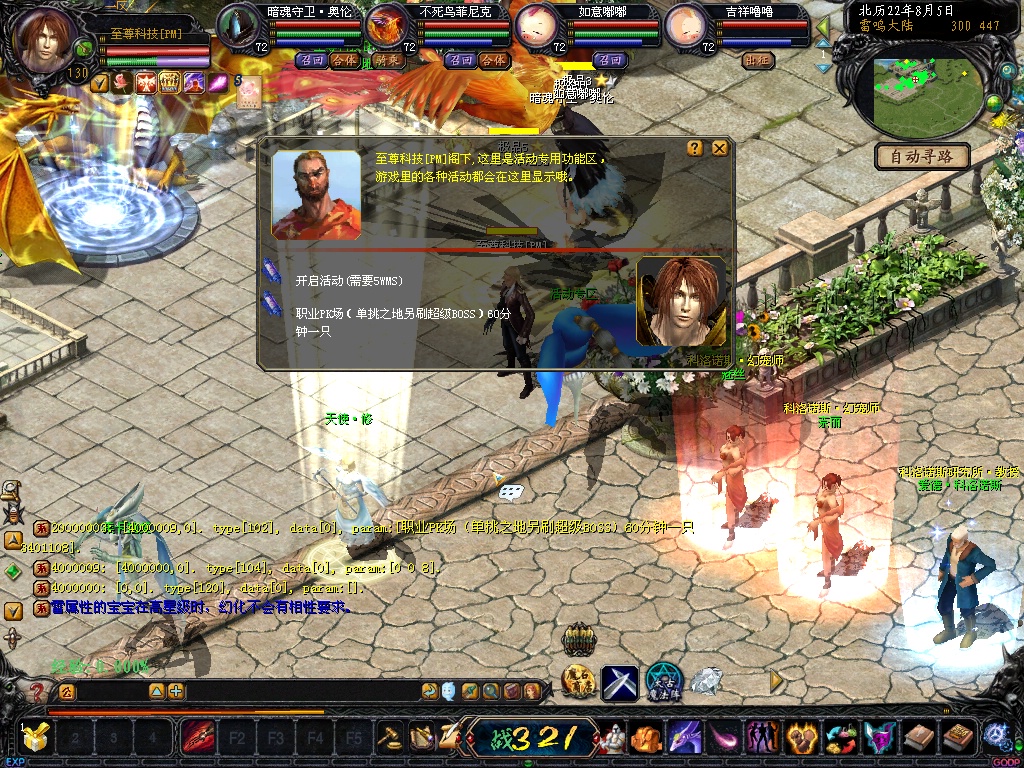Click the auction gavel icon in the toolbar
1024x768 pixels.
(389, 738)
